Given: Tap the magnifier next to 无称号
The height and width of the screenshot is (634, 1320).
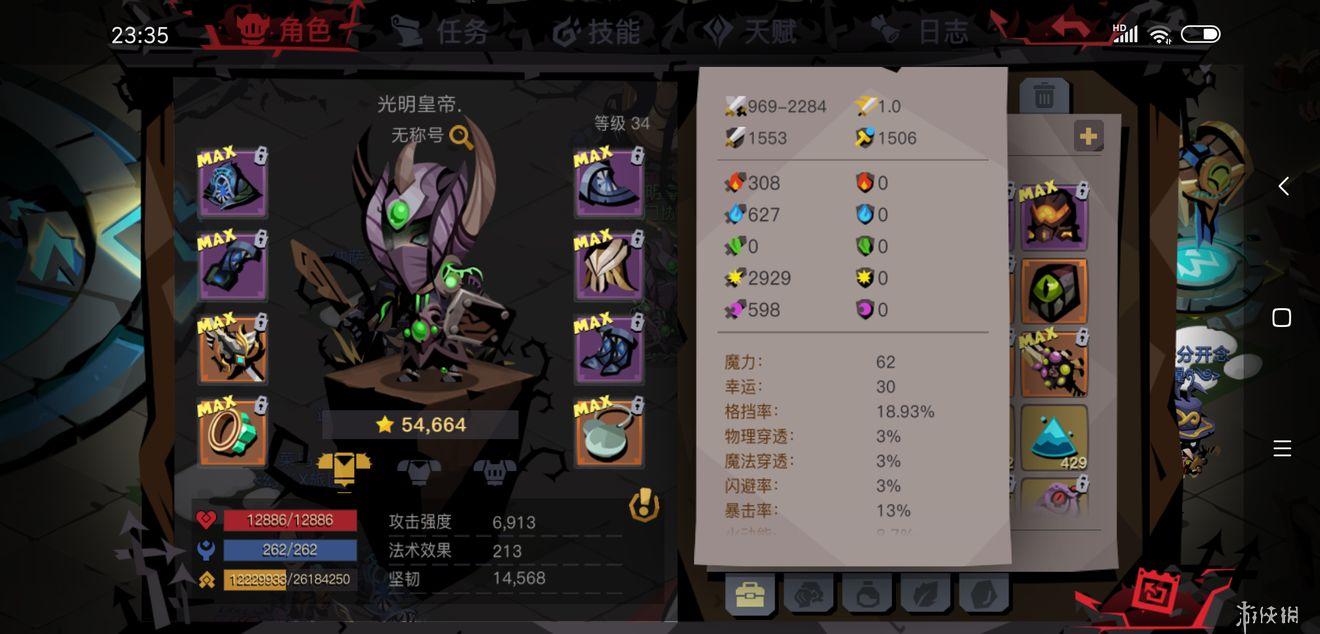Looking at the screenshot, I should point(461,137).
